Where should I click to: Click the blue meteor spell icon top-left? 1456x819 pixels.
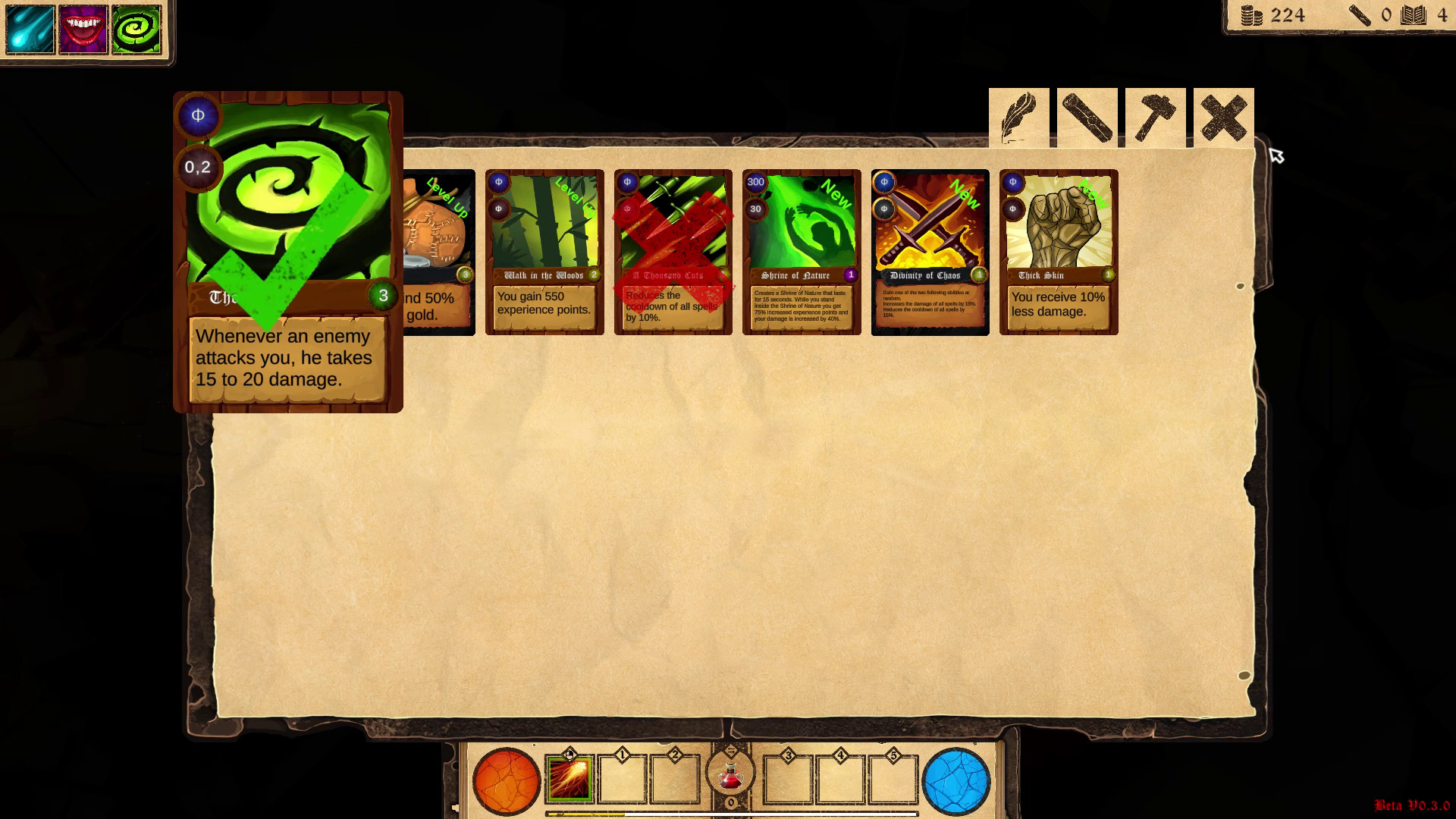tap(30, 30)
